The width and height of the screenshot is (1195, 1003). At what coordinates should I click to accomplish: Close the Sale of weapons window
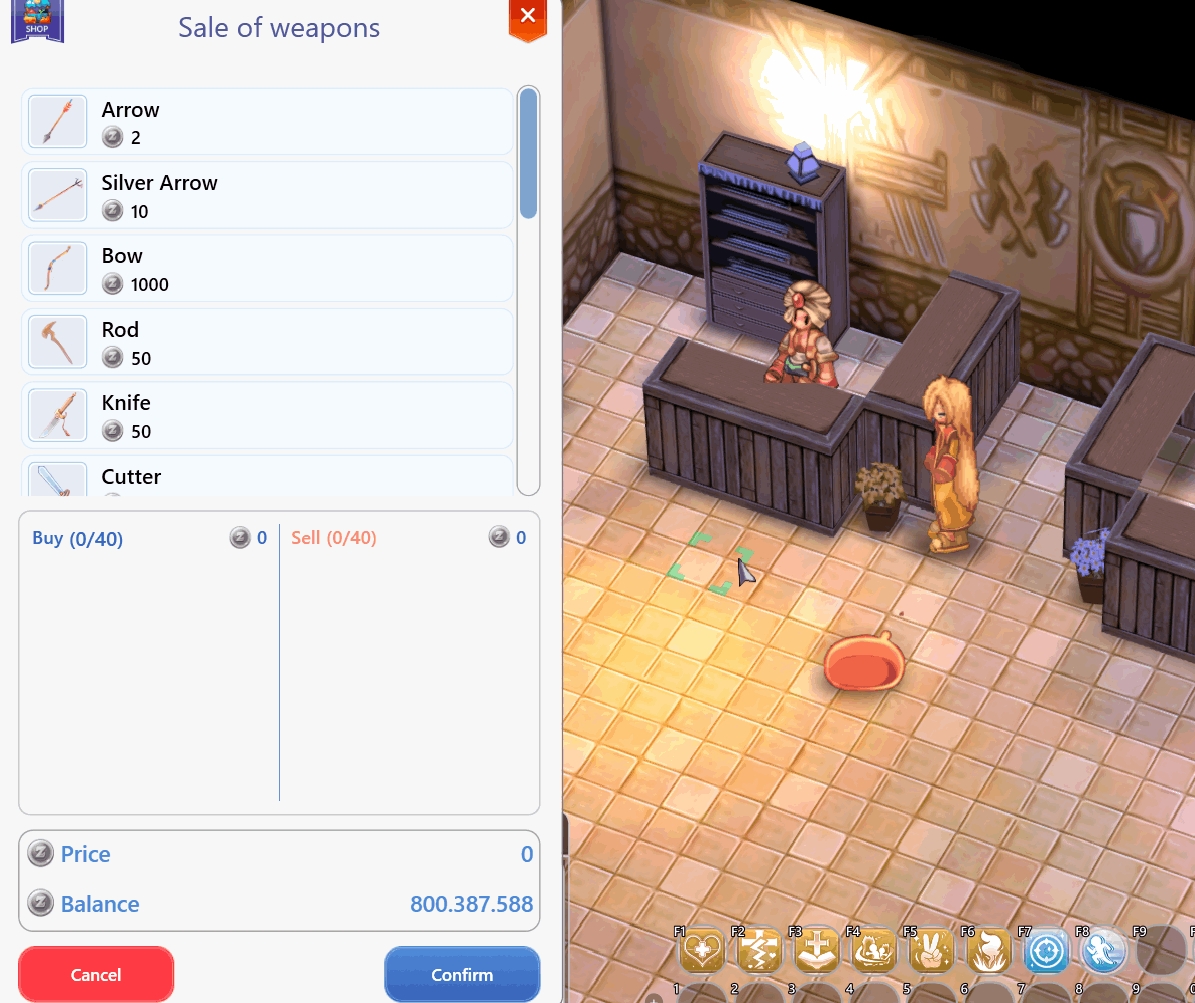527,16
